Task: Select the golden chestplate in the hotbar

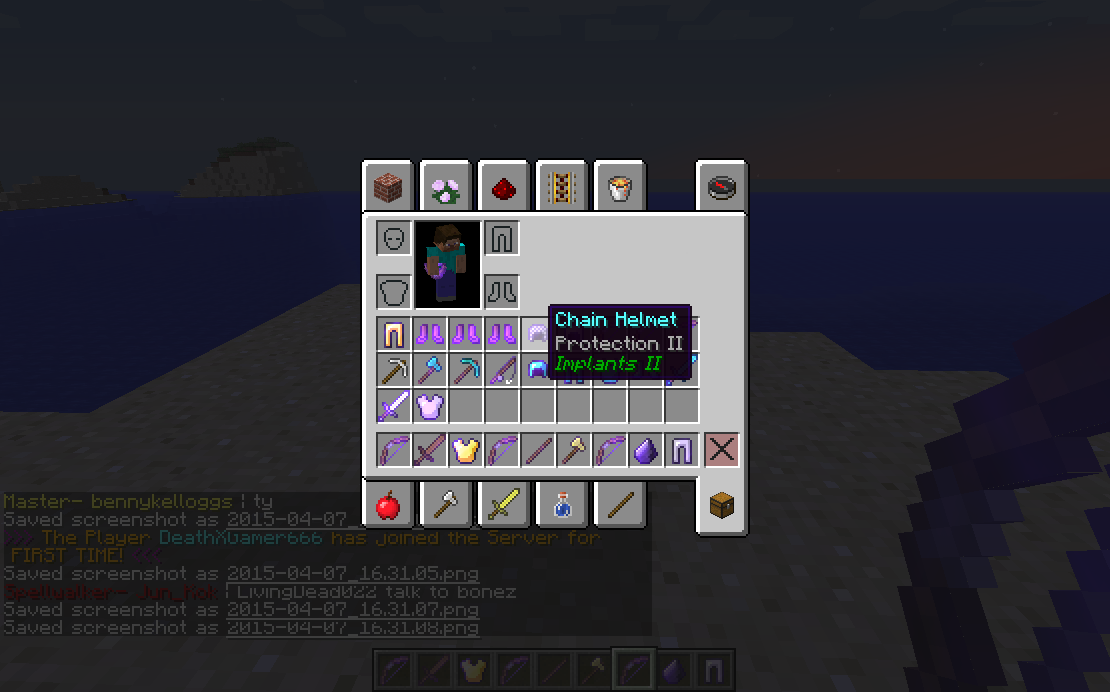Action: coord(466,450)
